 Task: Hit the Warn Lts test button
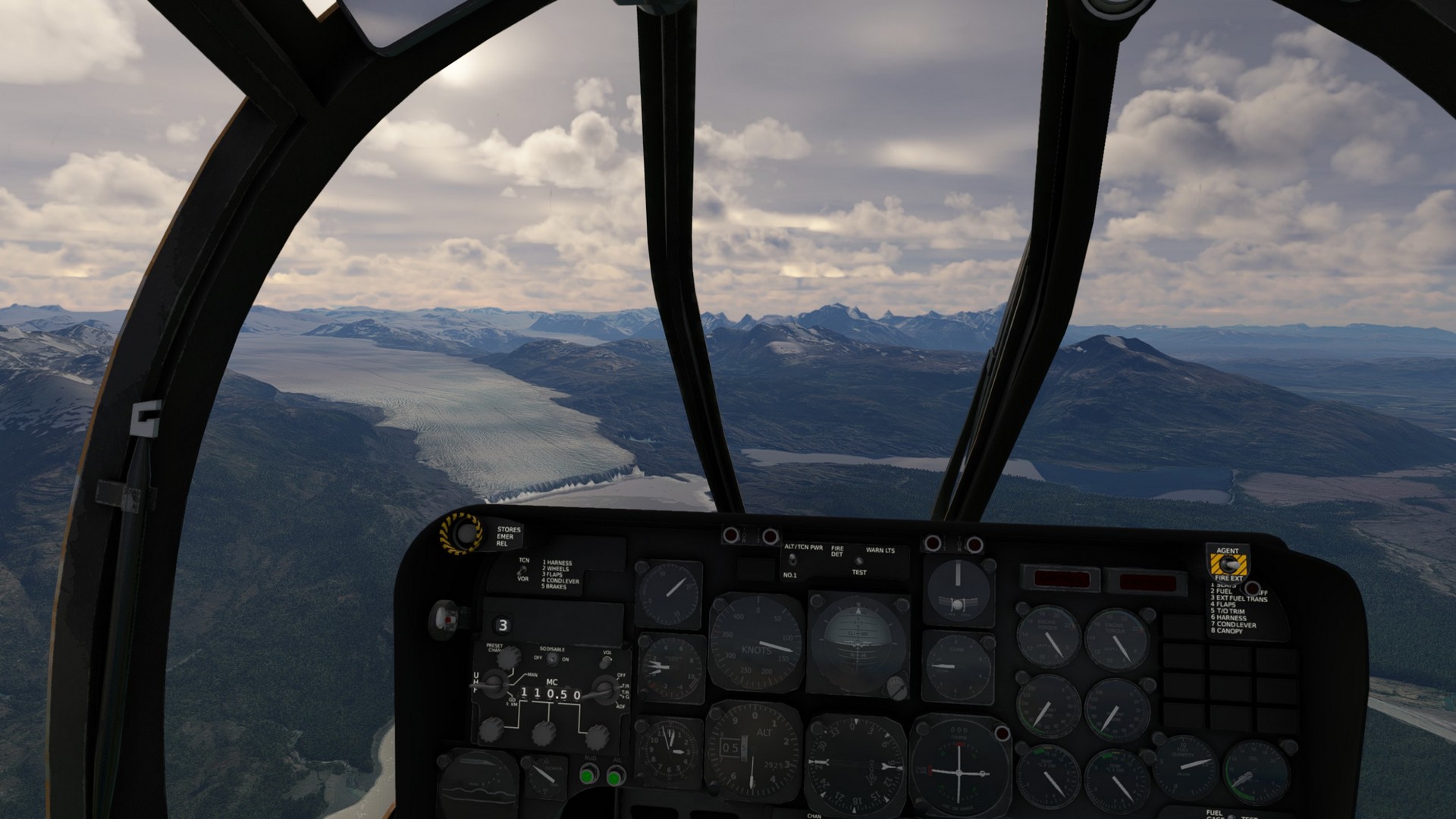coord(858,562)
